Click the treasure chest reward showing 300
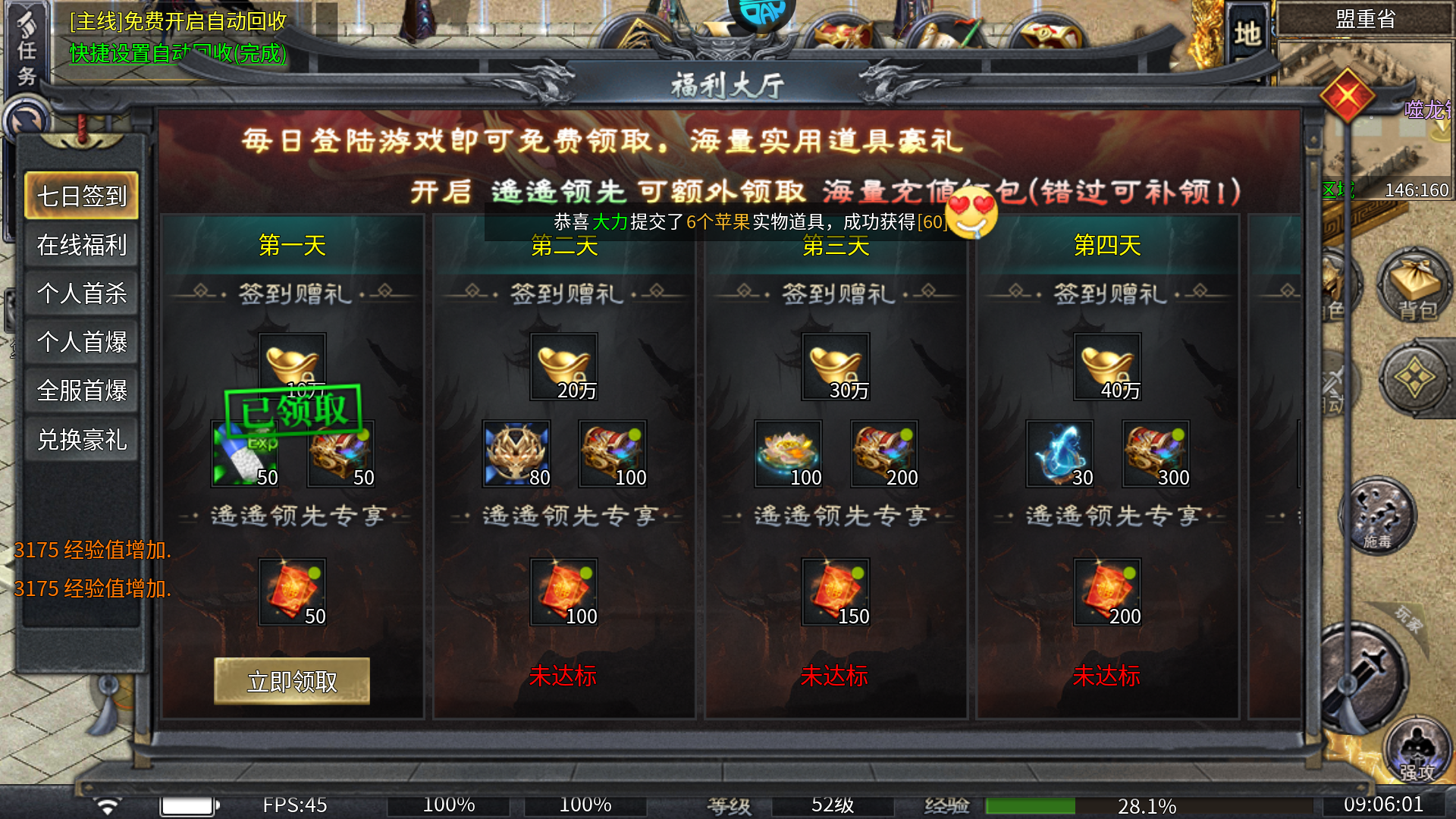The height and width of the screenshot is (819, 1456). point(1155,453)
